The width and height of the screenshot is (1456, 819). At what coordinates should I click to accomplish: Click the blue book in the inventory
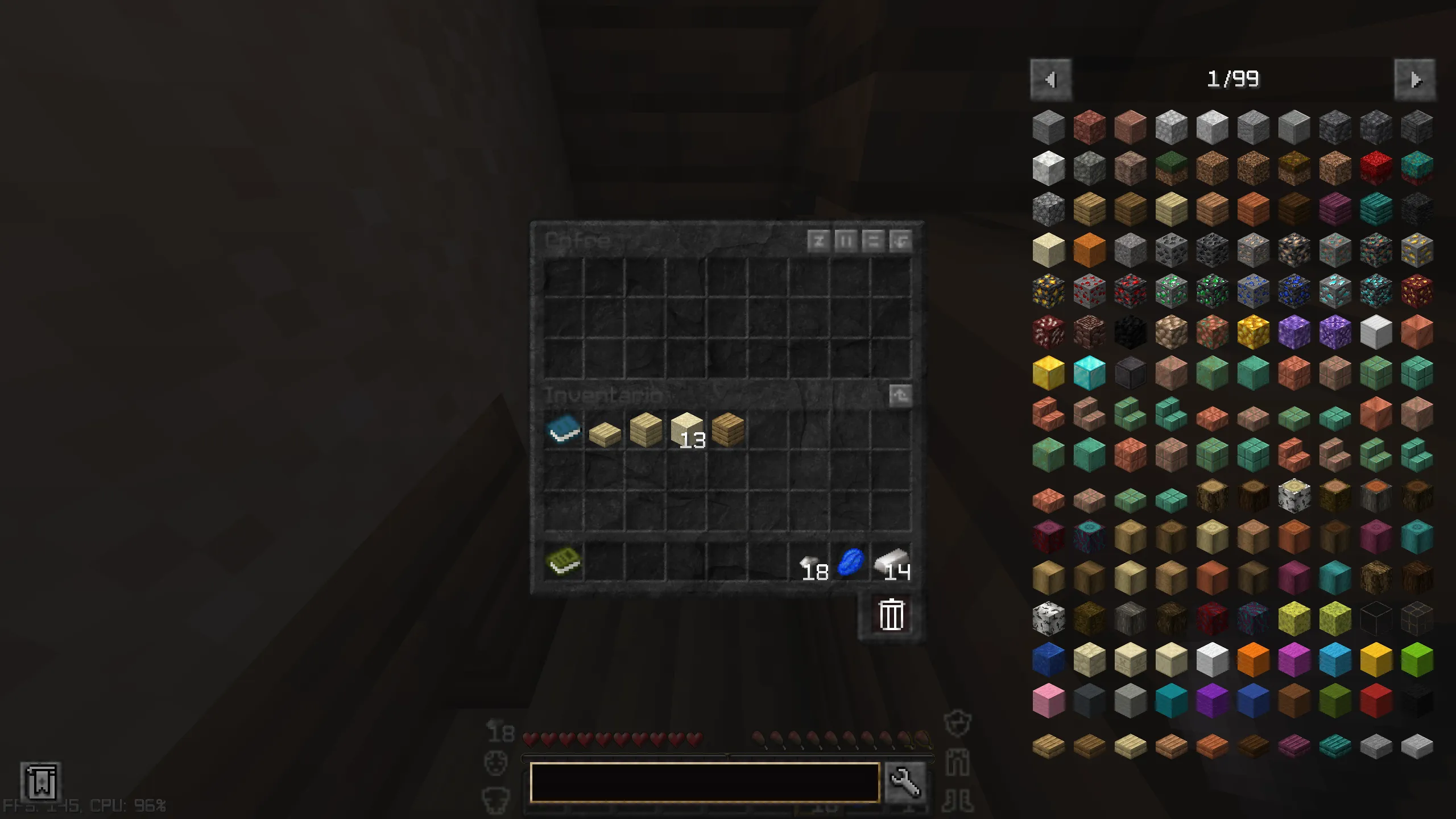(564, 432)
